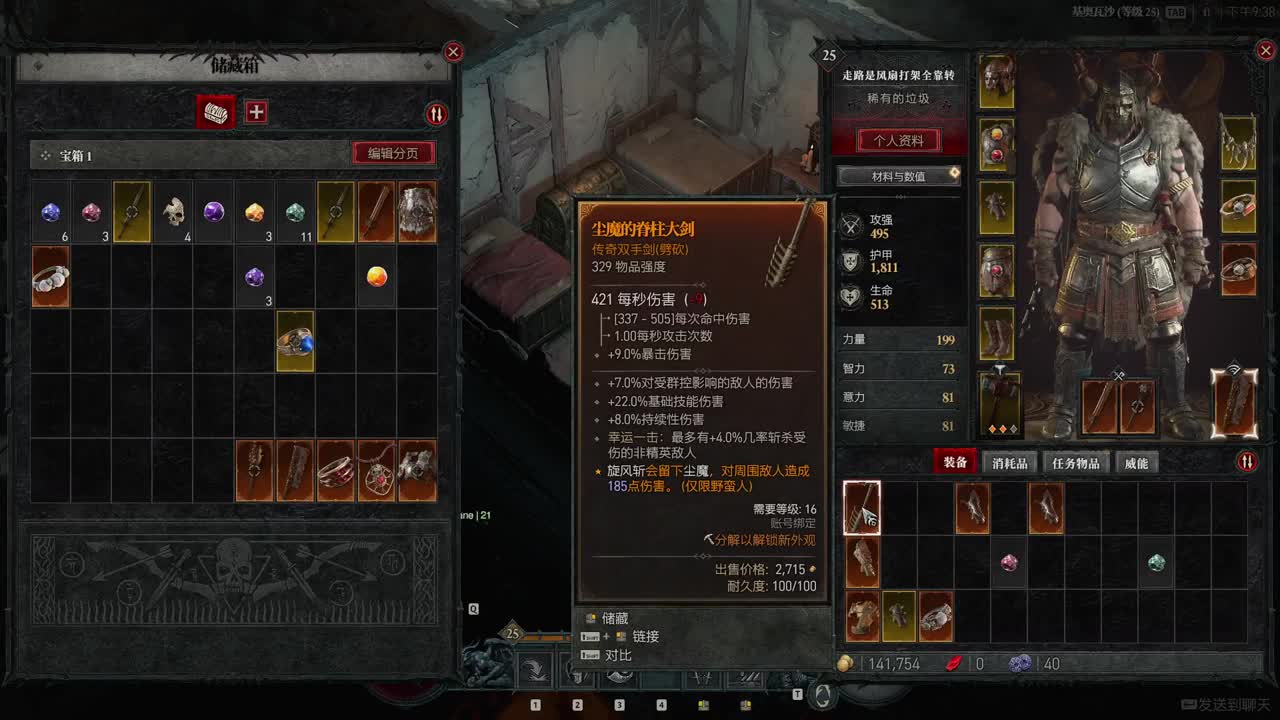Switch to the 消耗品 consumables tab
This screenshot has height=720, width=1280.
pos(1008,462)
